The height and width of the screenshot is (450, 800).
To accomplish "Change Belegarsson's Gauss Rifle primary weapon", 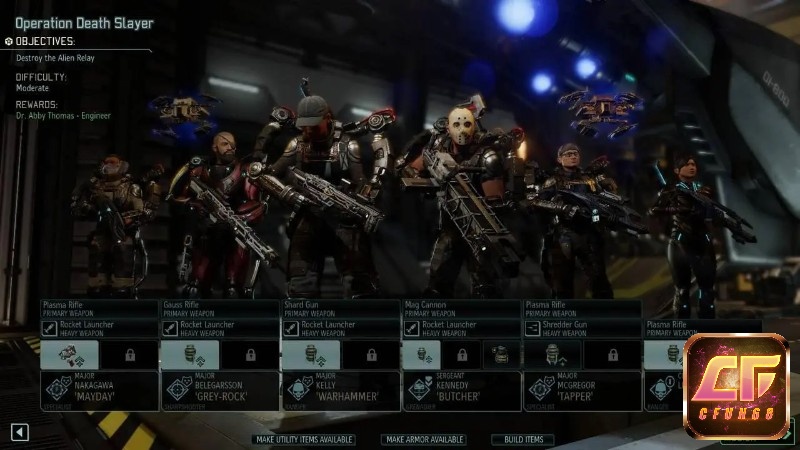I will click(220, 309).
